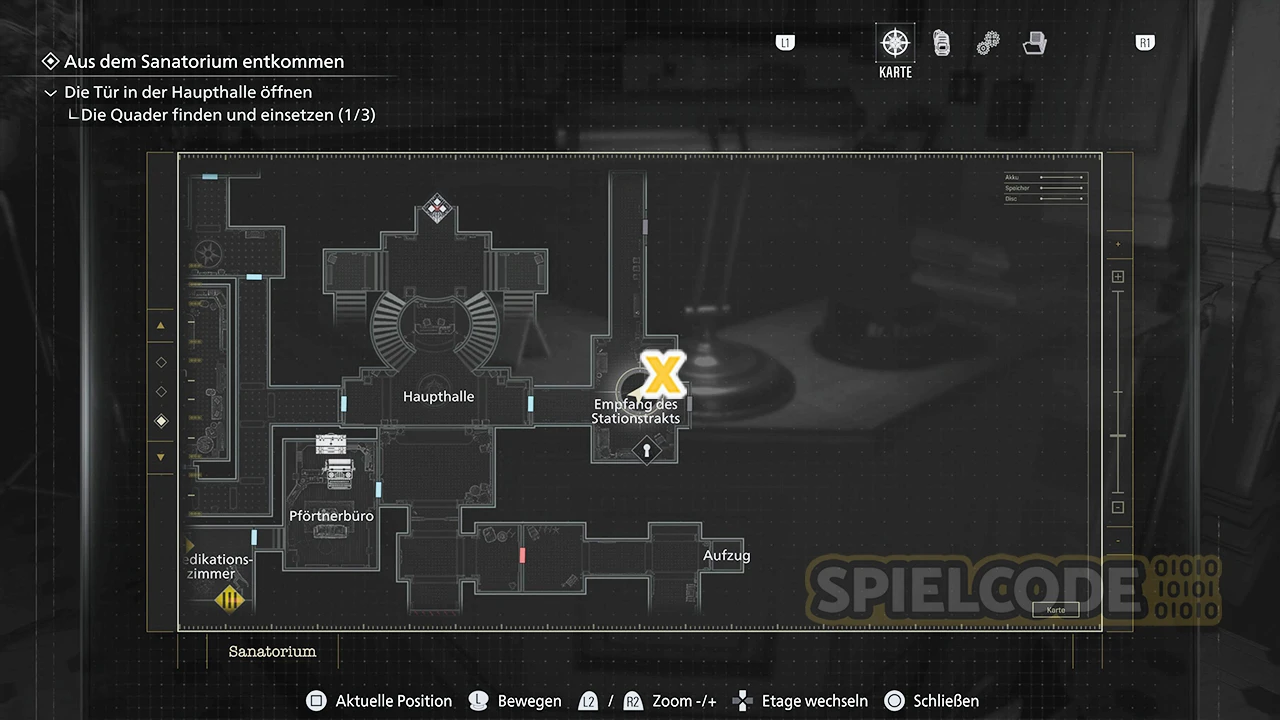This screenshot has width=1280, height=720.
Task: Click the typewriter save icon in Pförtnerbüro
Action: coord(336,469)
